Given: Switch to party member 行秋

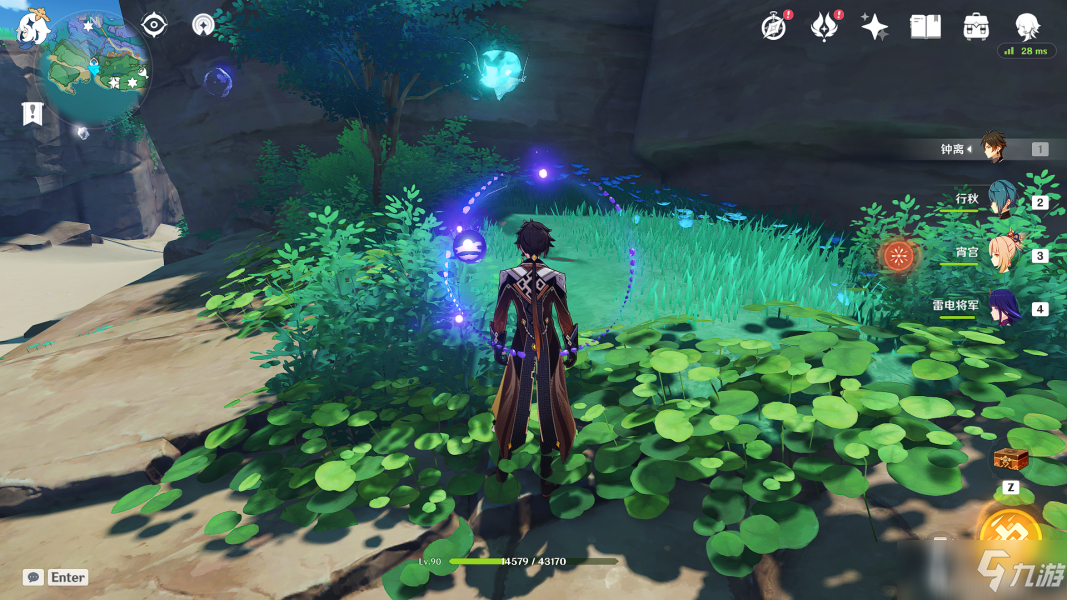Looking at the screenshot, I should pyautogui.click(x=1001, y=200).
